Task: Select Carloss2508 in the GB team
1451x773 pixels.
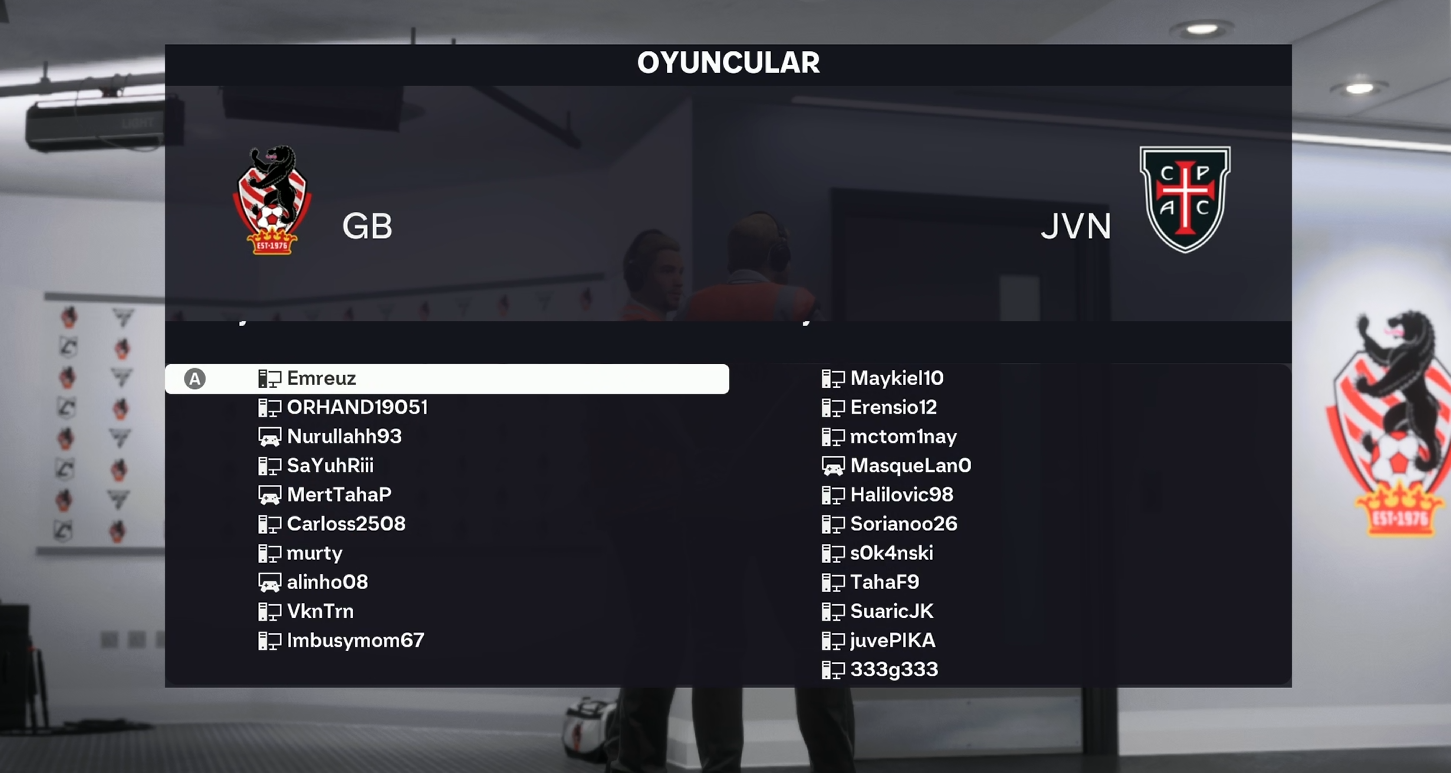Action: (x=346, y=524)
